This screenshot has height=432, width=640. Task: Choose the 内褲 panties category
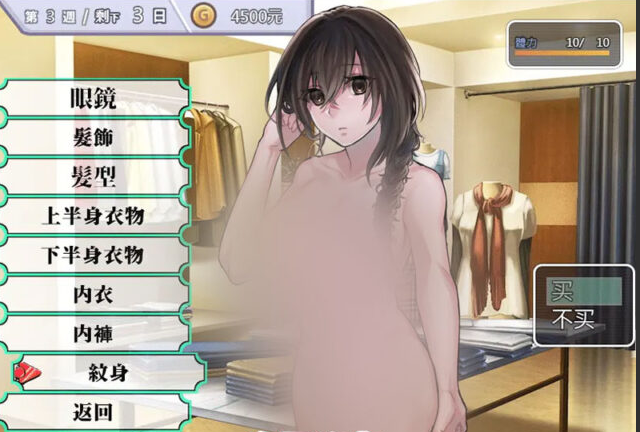(93, 332)
